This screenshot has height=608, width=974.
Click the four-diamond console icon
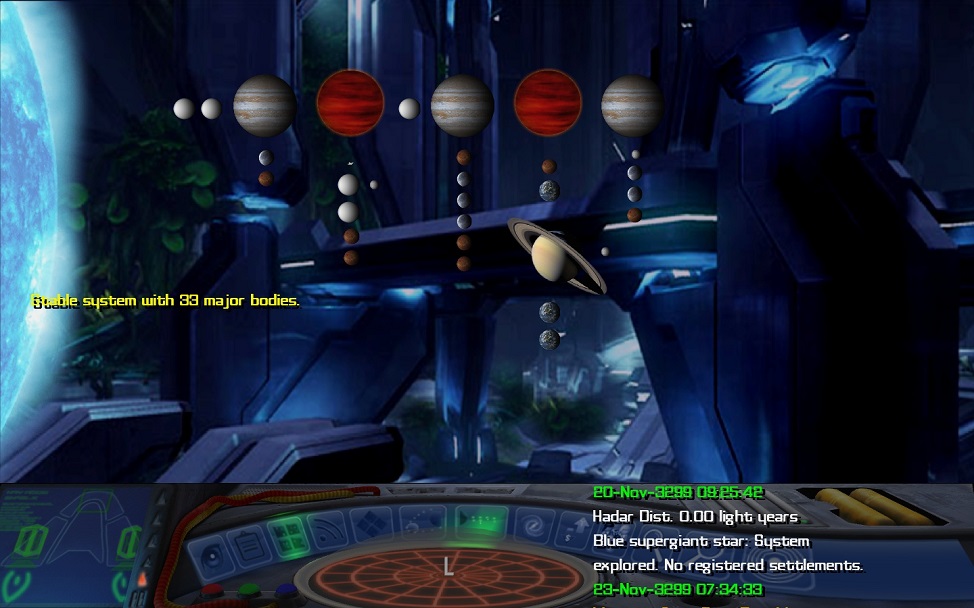(372, 523)
